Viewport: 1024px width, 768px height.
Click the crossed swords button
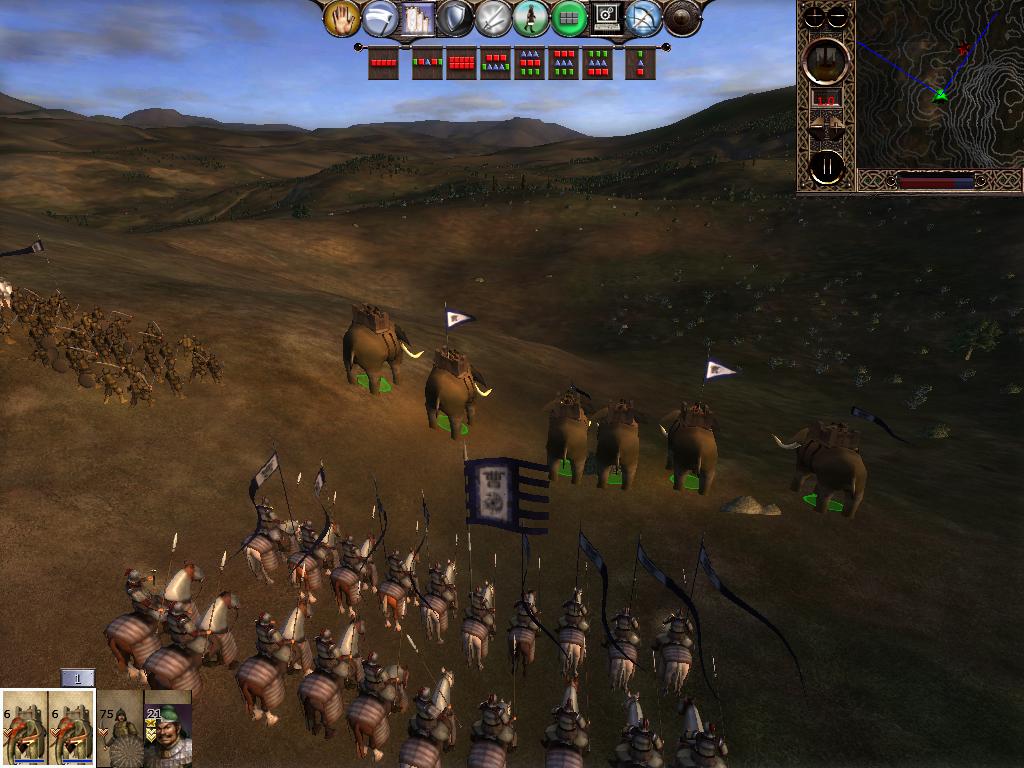click(x=493, y=18)
